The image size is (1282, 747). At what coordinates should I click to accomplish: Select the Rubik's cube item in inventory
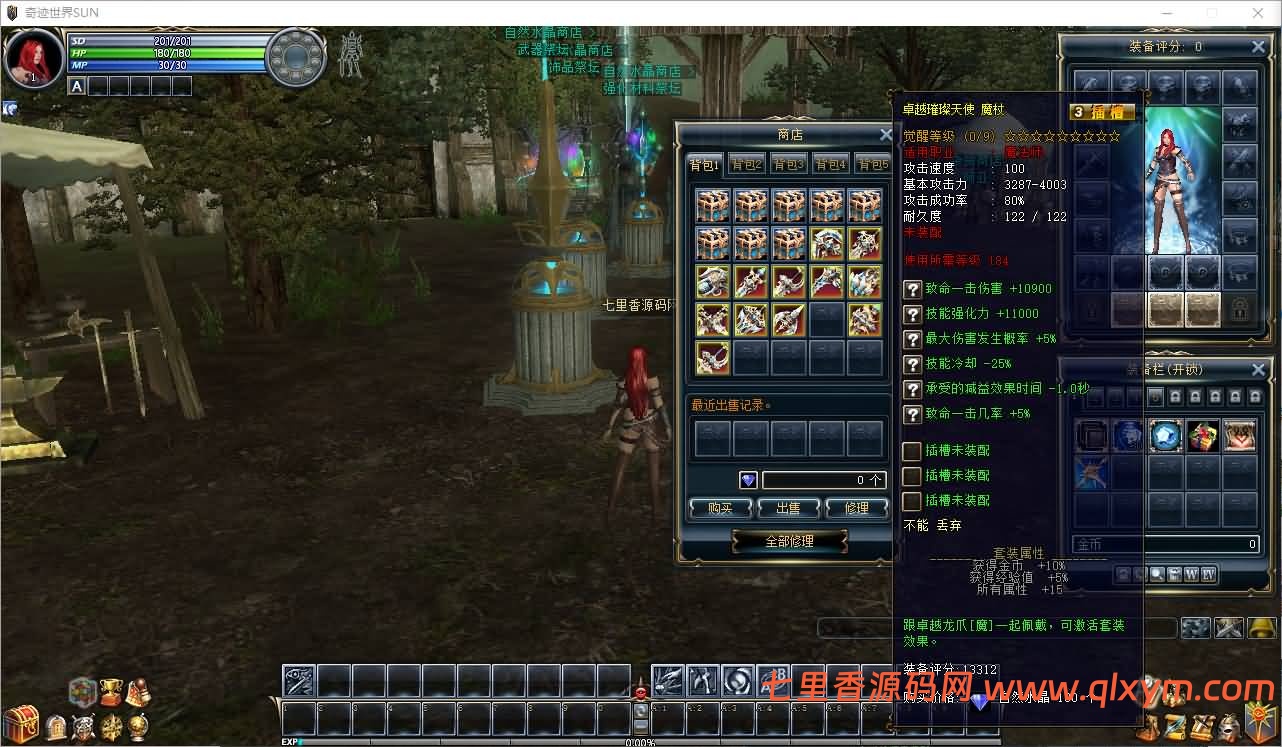[1202, 436]
